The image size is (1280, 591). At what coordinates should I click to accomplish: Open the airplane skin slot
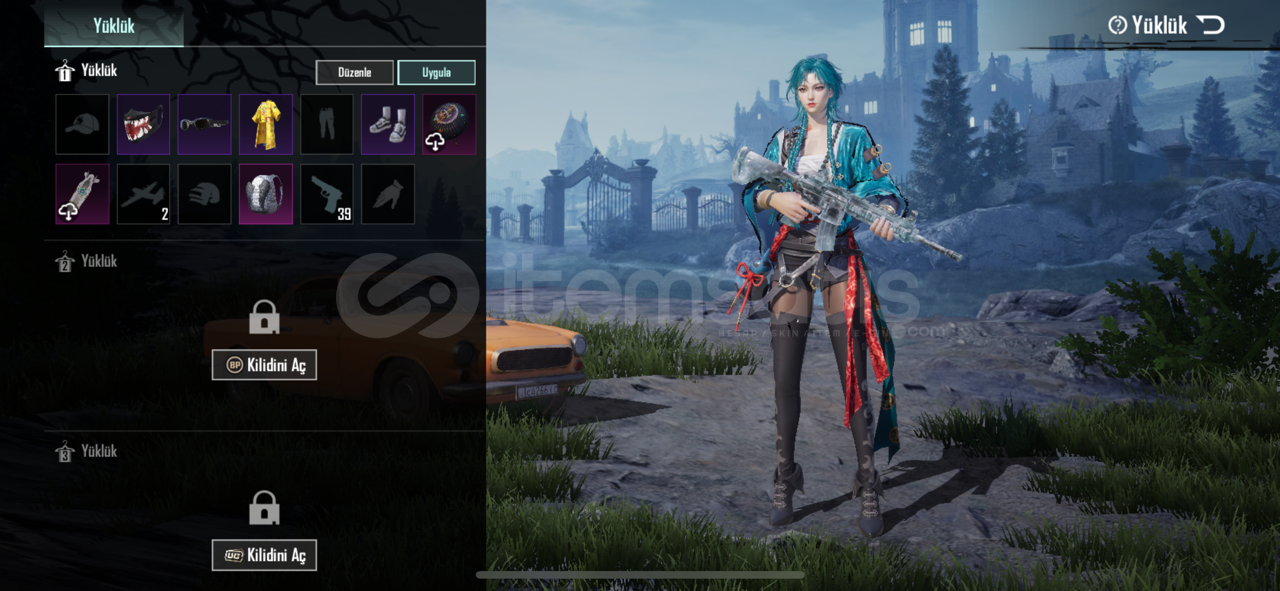pos(143,194)
